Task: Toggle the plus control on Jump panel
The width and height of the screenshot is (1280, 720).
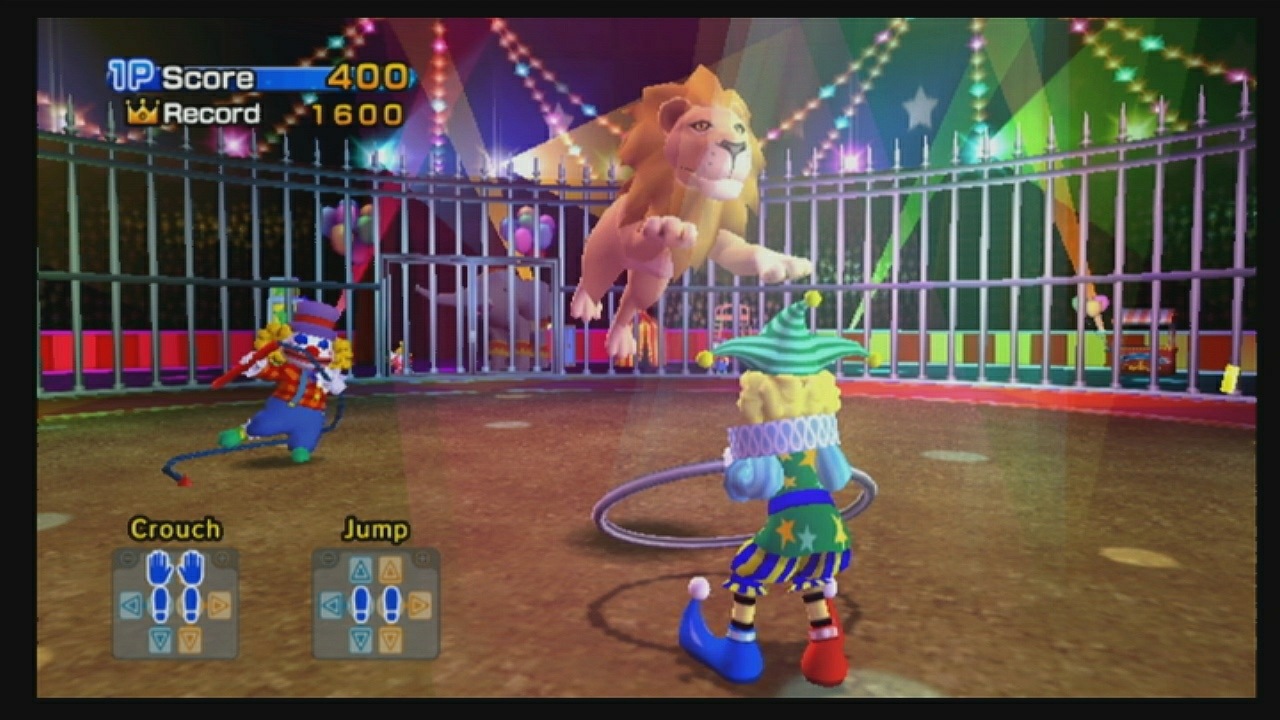Action: click(x=421, y=558)
